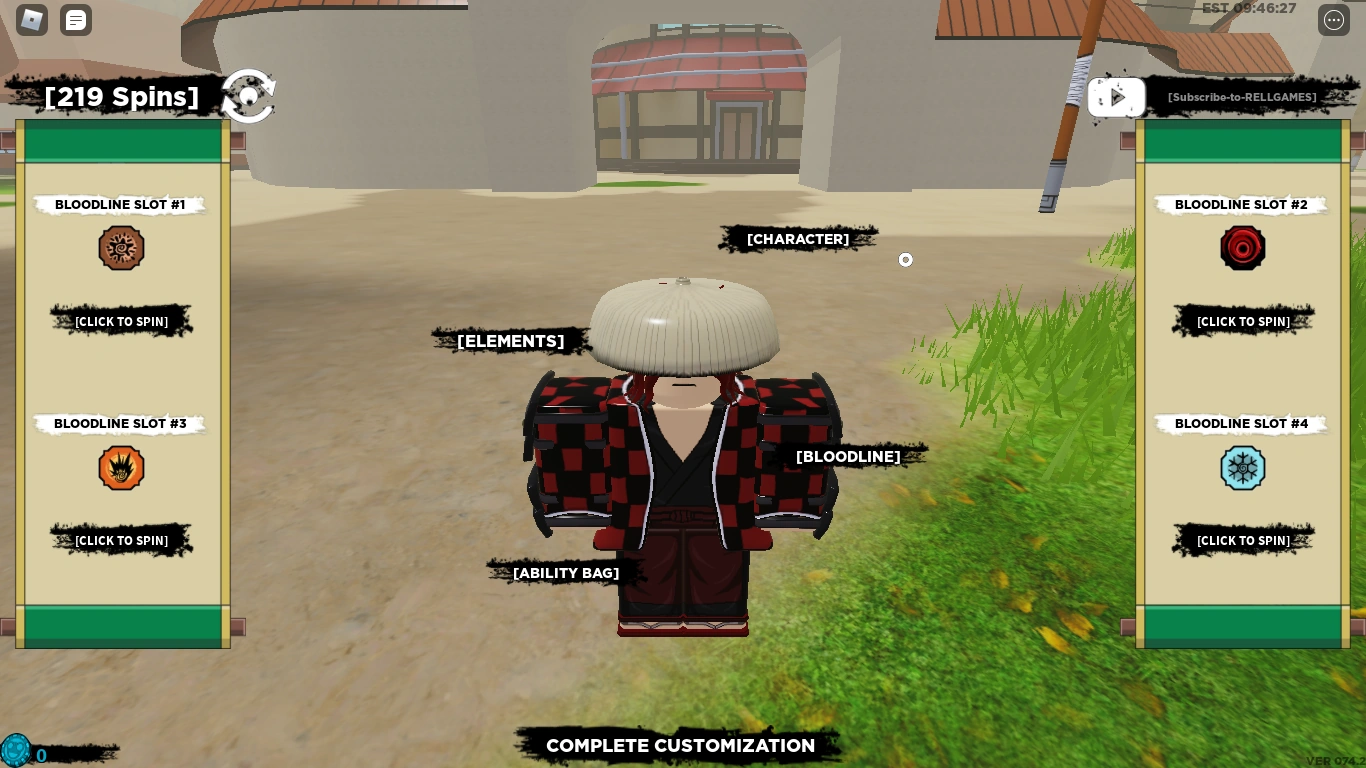This screenshot has height=768, width=1366.
Task: Select the explosion icon in Bloodline Slot #3
Action: pos(121,467)
